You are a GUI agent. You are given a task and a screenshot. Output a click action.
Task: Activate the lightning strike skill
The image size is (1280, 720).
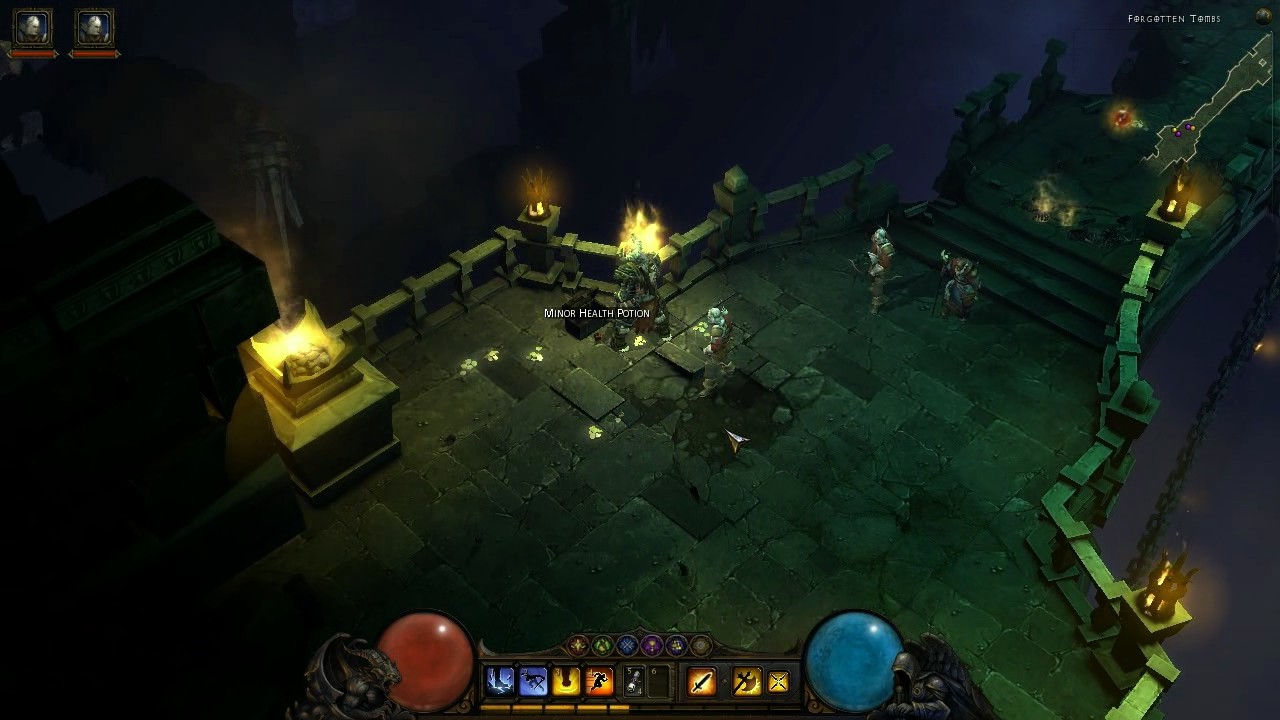click(499, 681)
